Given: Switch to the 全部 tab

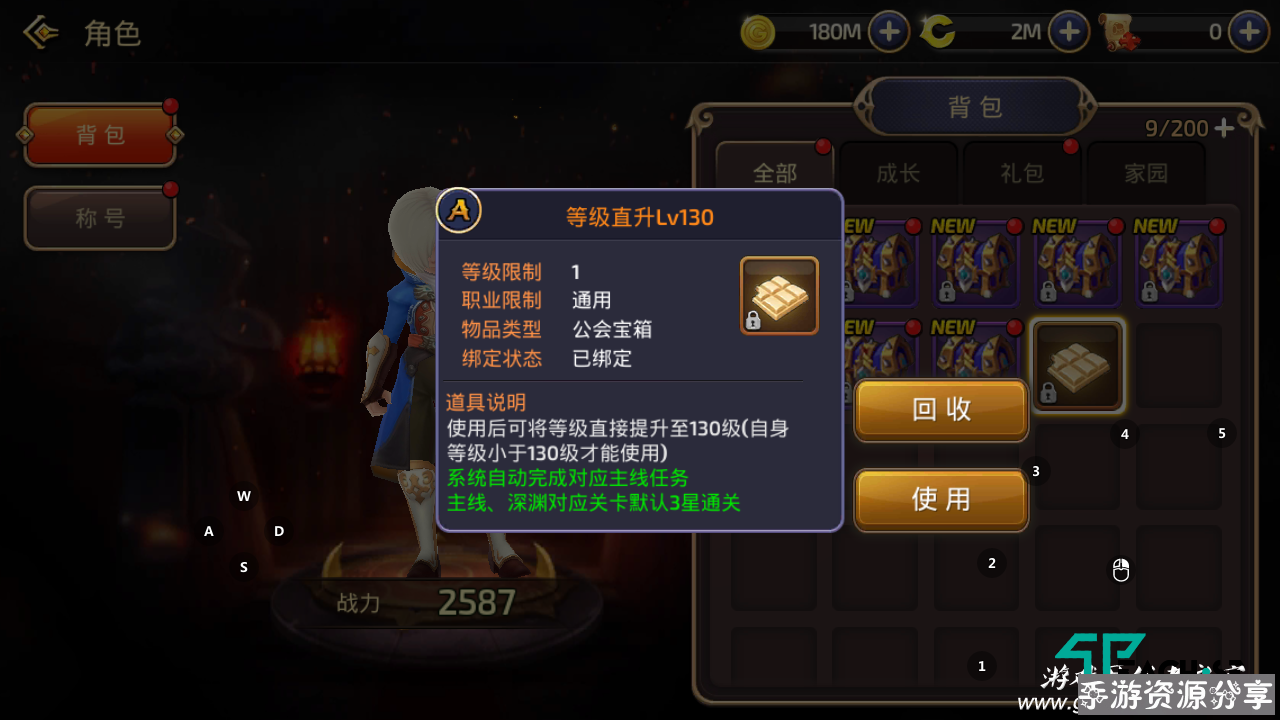Looking at the screenshot, I should click(775, 173).
